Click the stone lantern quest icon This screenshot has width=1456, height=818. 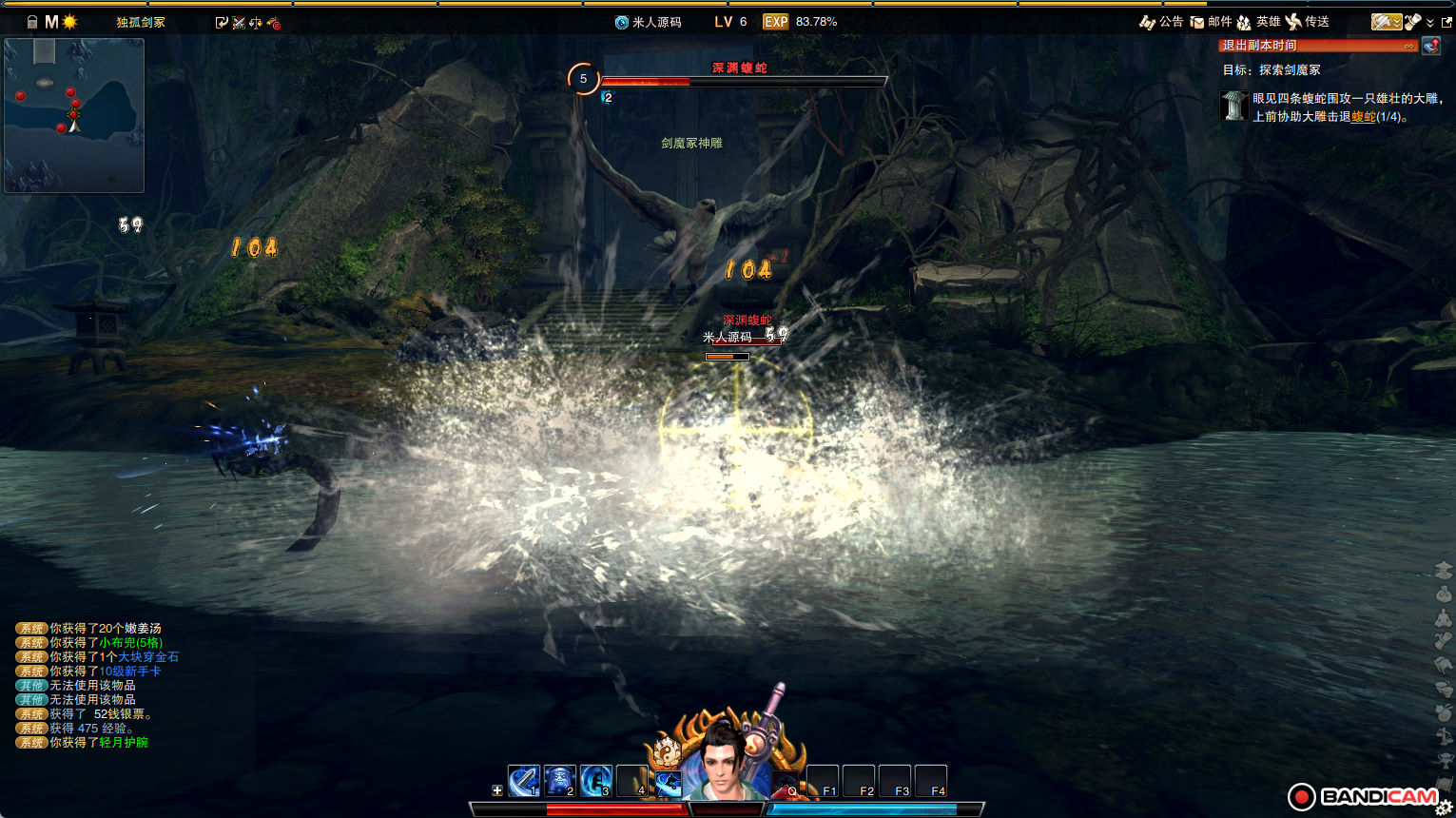pos(1233,106)
